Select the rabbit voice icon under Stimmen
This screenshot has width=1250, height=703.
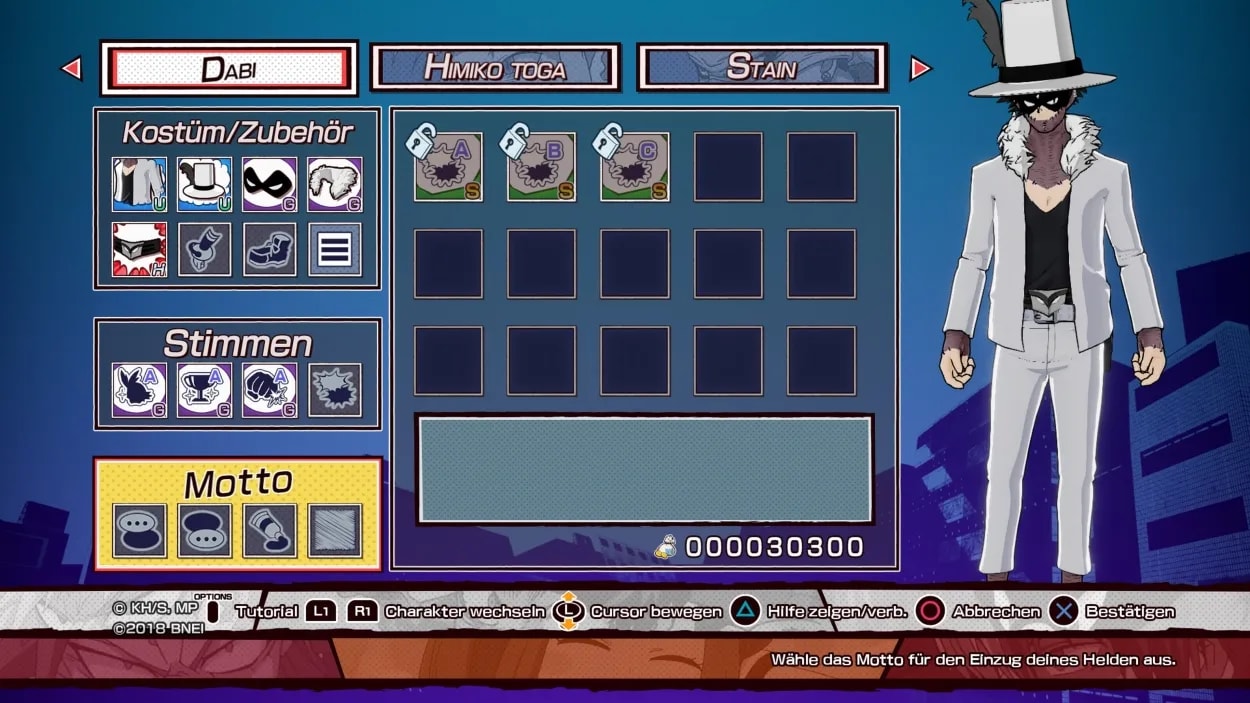coord(140,390)
